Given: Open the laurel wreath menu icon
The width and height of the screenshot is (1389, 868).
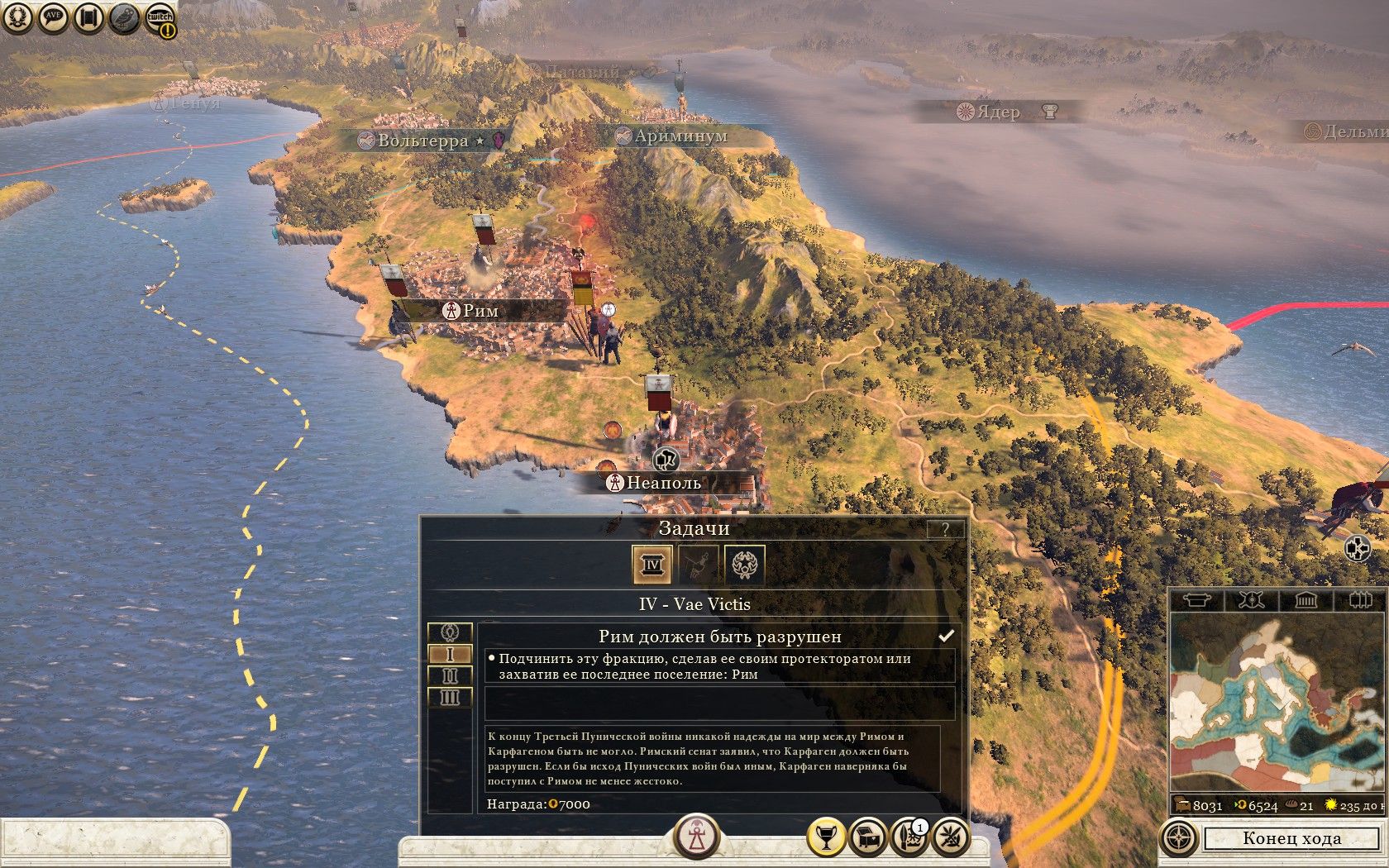Looking at the screenshot, I should pos(17,17).
